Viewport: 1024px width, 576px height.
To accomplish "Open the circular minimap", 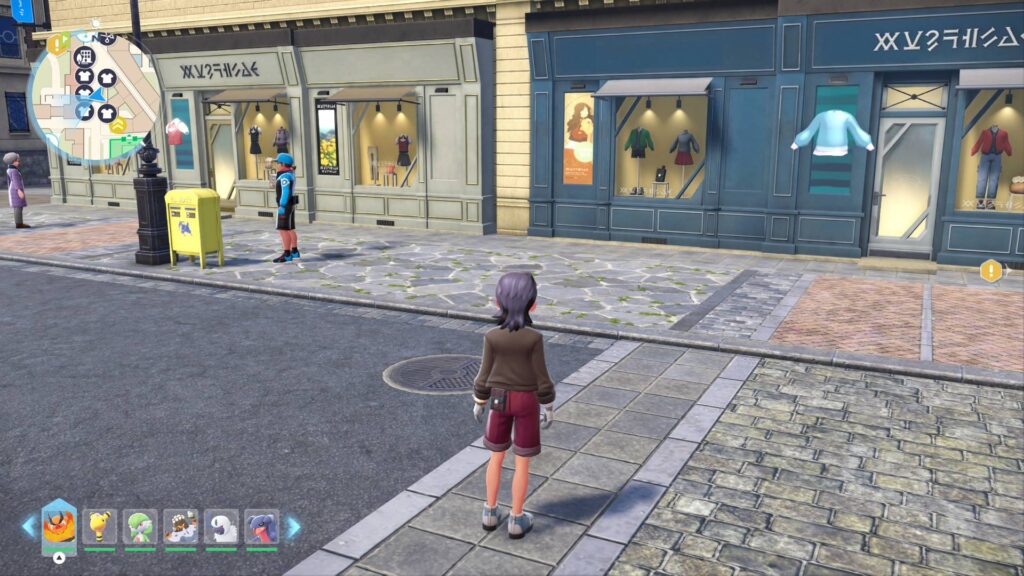I will pyautogui.click(x=93, y=96).
